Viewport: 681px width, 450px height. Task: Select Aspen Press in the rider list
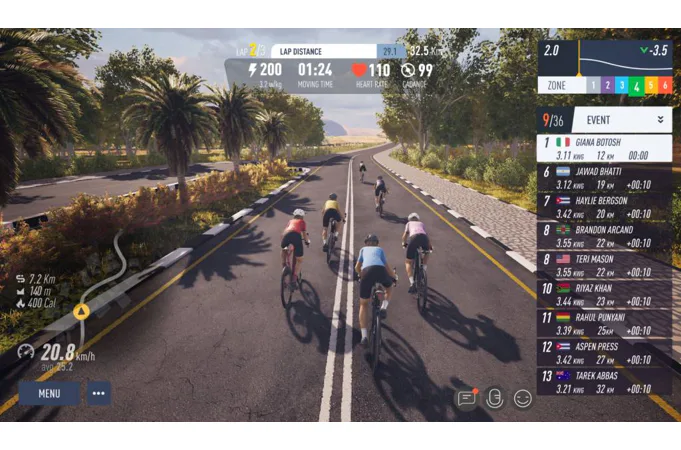[x=605, y=352]
